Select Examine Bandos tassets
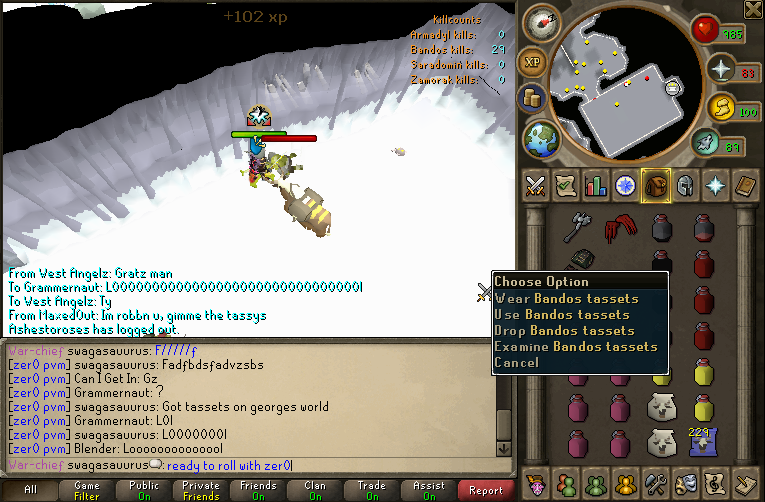 (575, 346)
